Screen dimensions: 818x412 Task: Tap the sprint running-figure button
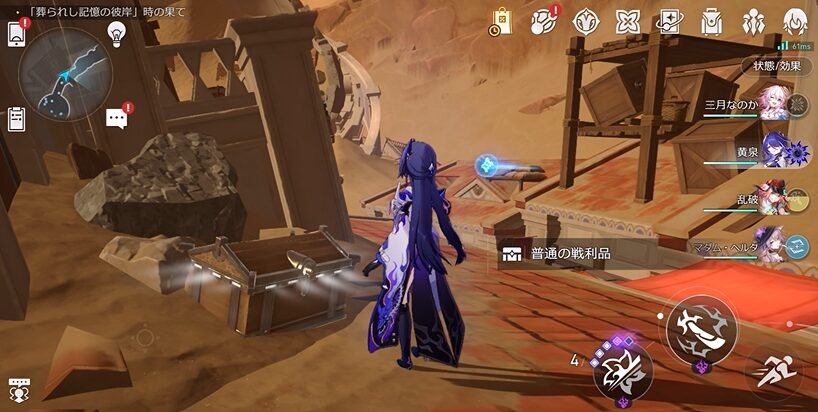[773, 373]
